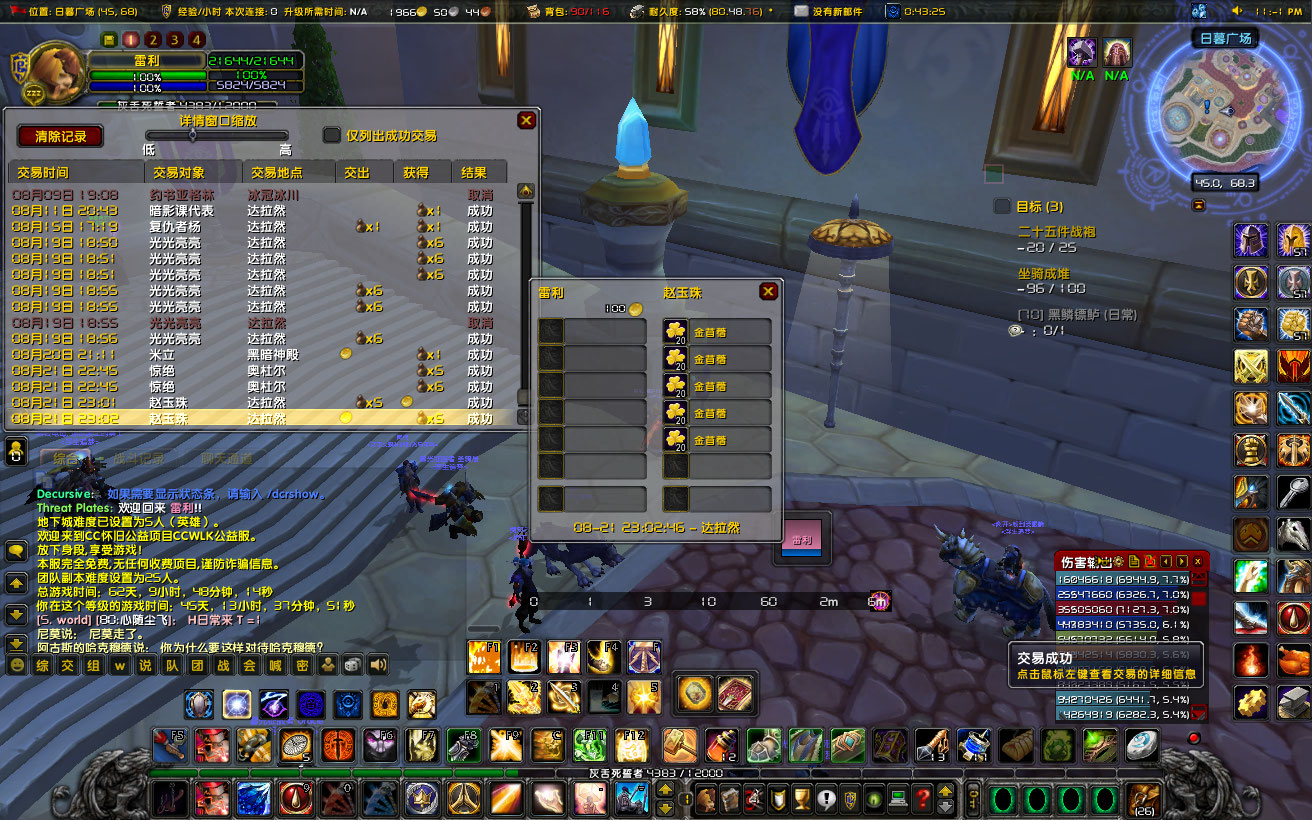1312x820 pixels.
Task: Click the camera screenshot icon near chat buttons
Action: (x=328, y=665)
